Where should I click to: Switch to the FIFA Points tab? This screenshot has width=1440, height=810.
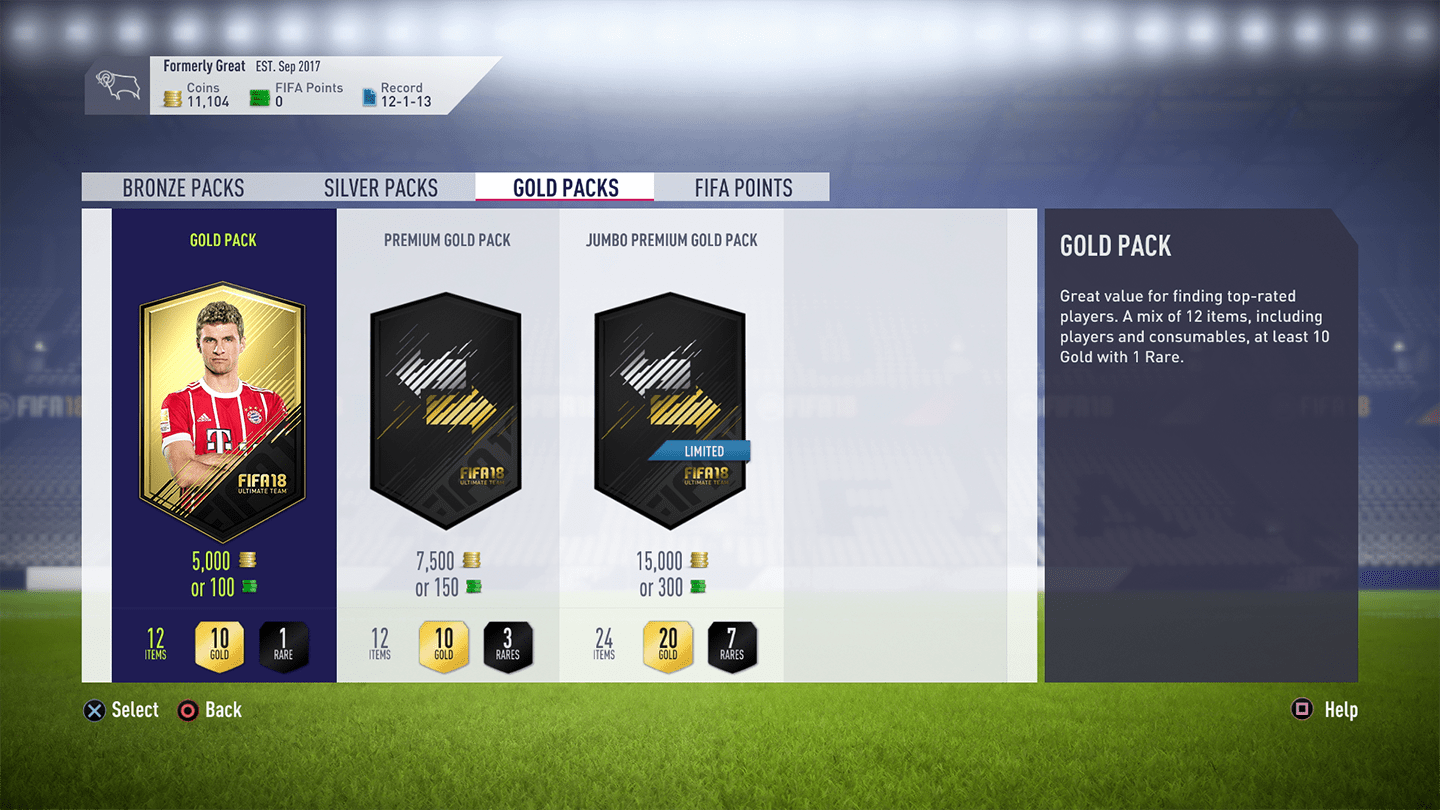[x=743, y=187]
